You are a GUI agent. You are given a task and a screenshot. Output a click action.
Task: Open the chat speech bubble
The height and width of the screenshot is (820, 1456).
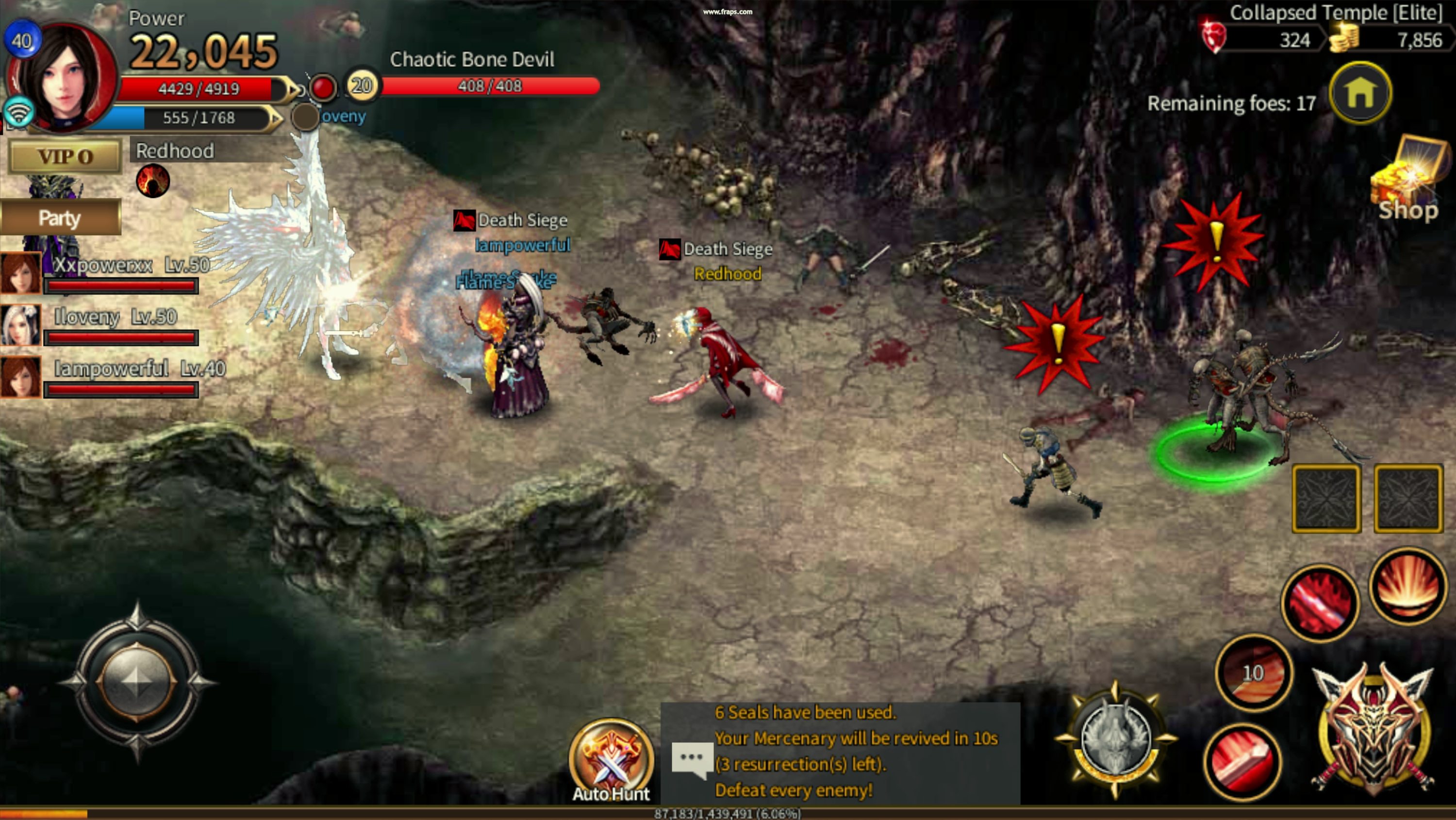[x=691, y=759]
